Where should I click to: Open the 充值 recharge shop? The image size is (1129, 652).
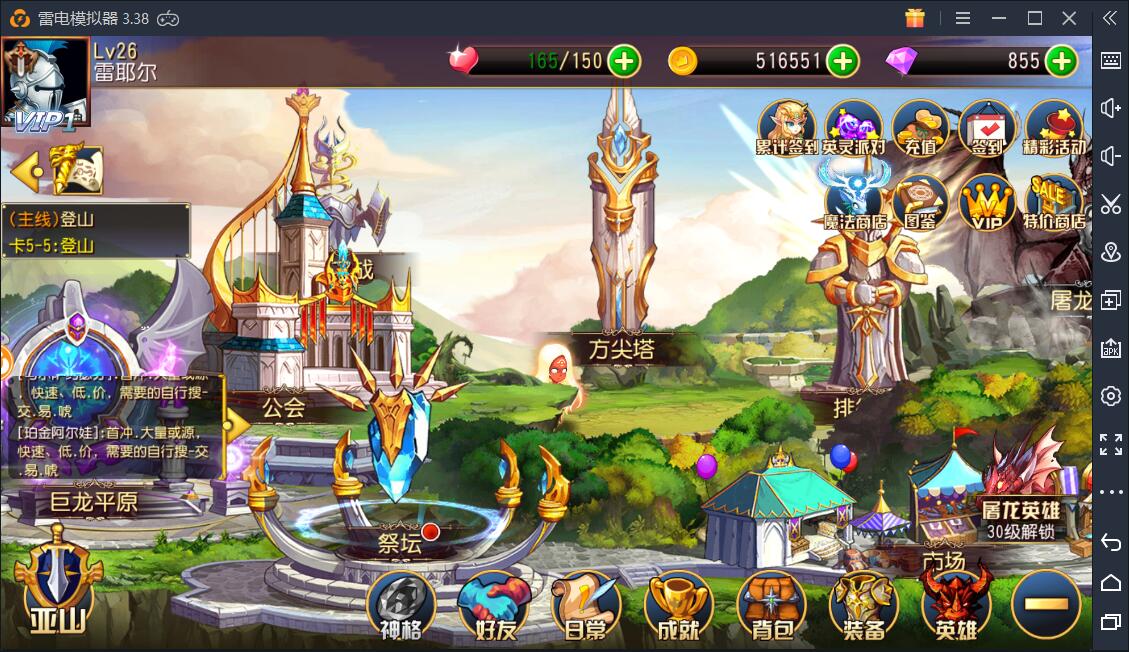point(920,128)
